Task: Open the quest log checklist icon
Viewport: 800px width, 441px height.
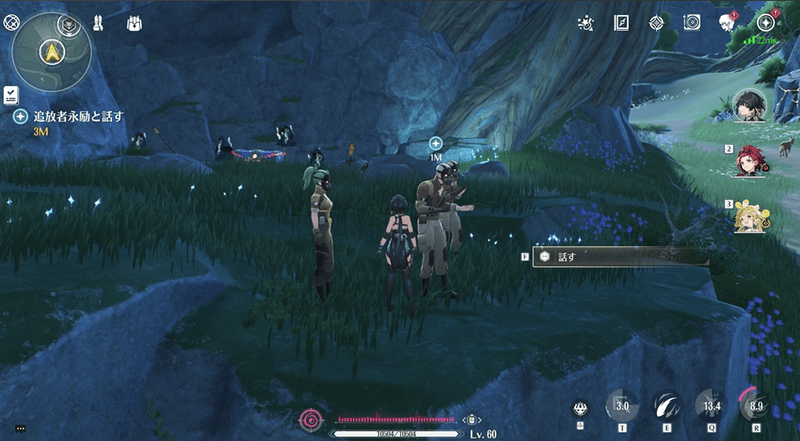Action: tap(10, 94)
